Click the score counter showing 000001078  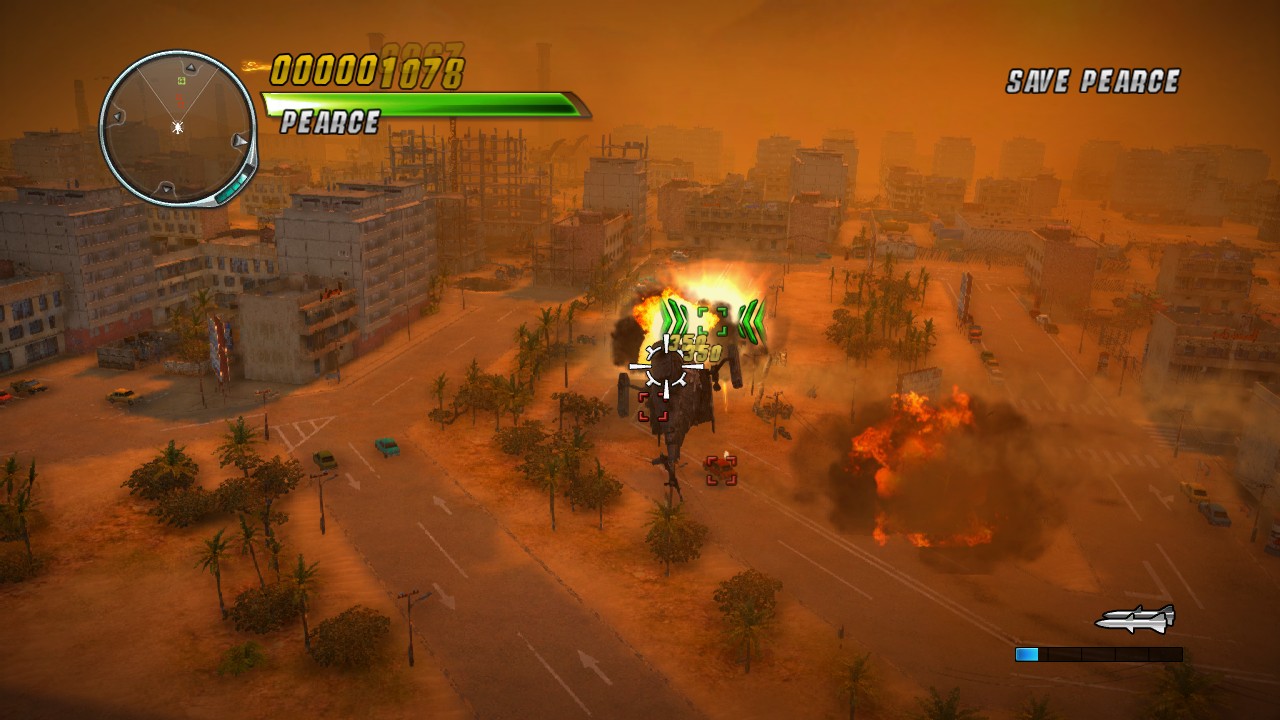[x=366, y=70]
